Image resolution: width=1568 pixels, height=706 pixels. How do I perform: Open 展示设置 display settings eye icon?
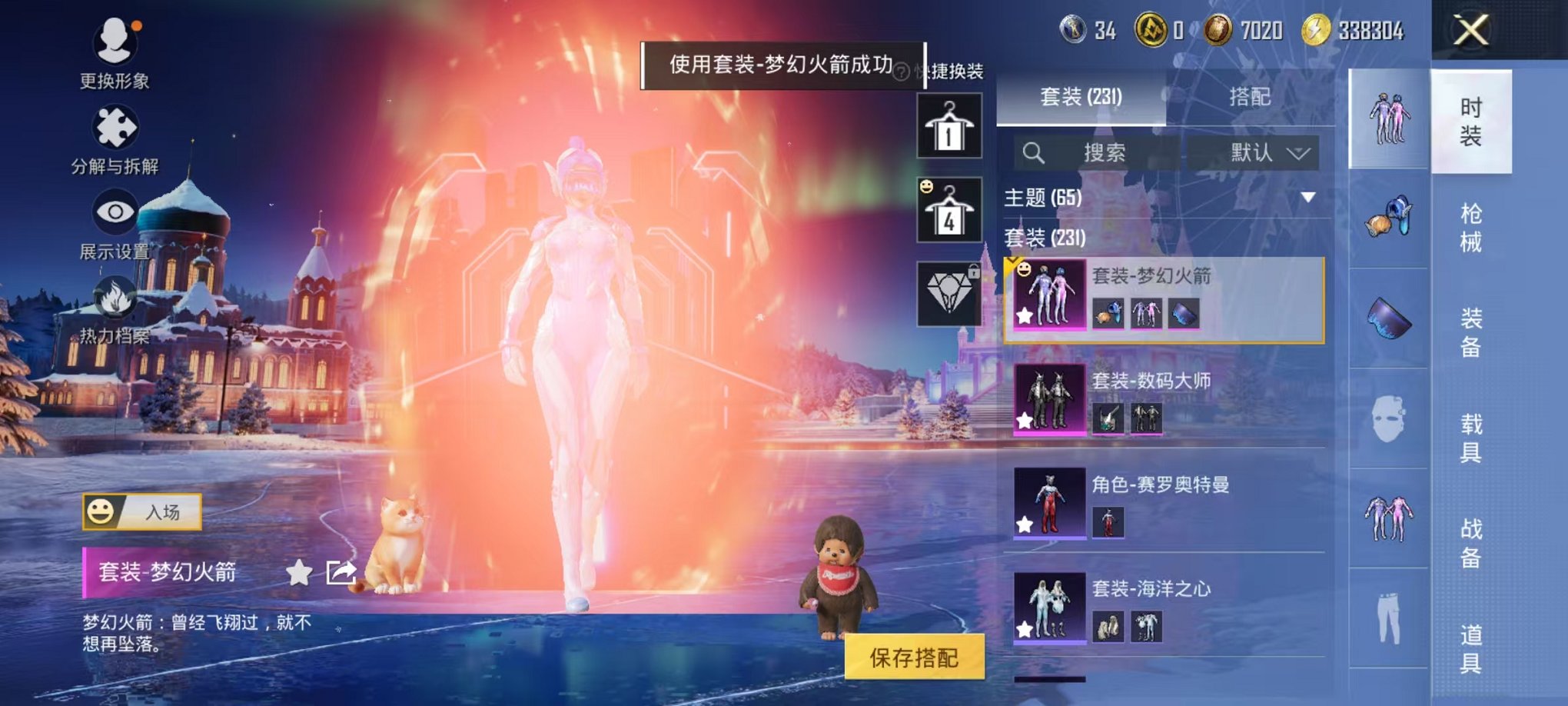point(114,209)
